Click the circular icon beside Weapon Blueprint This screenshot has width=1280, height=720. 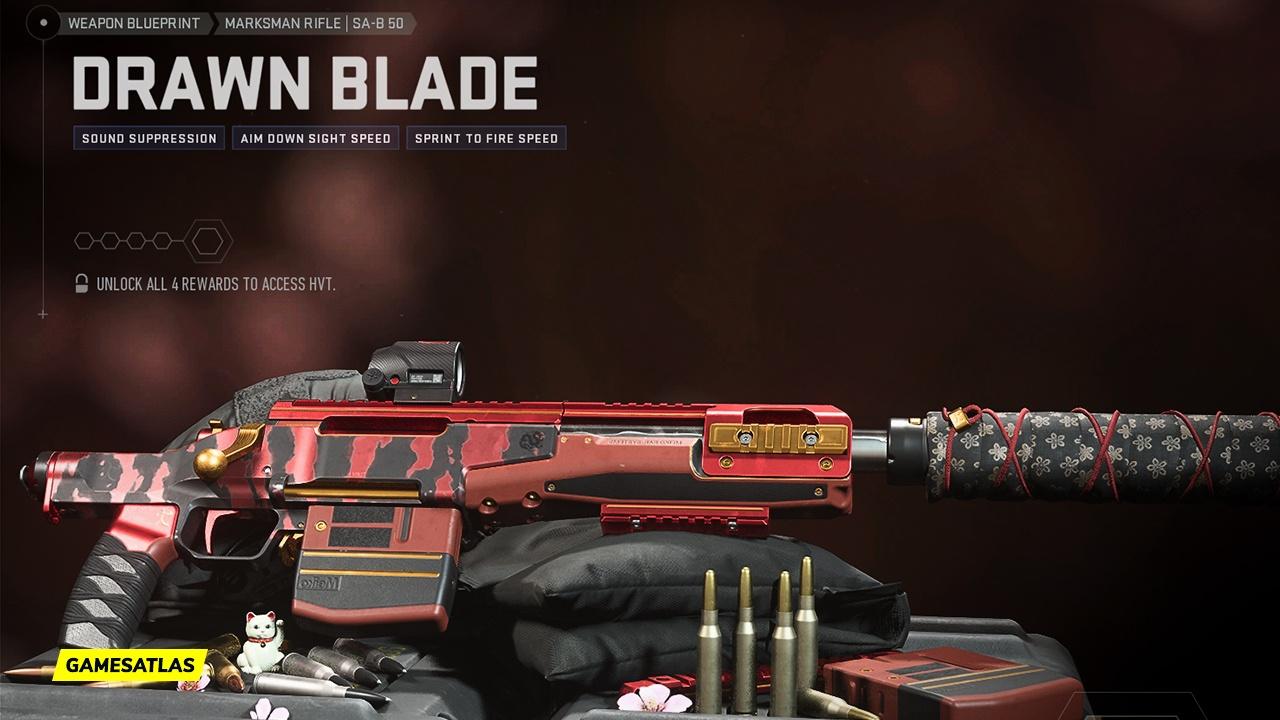[x=43, y=23]
